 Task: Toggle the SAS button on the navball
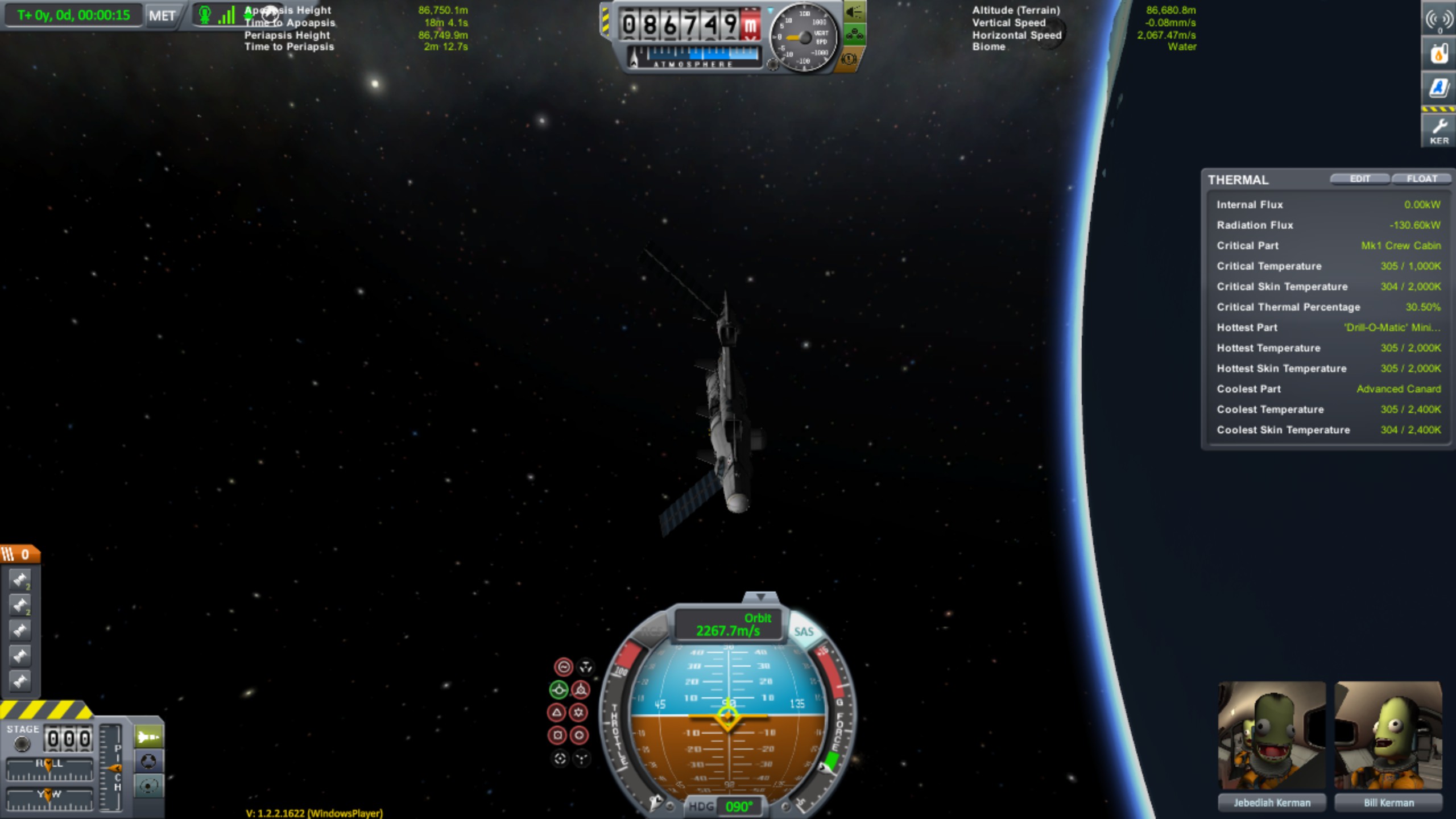click(x=803, y=631)
